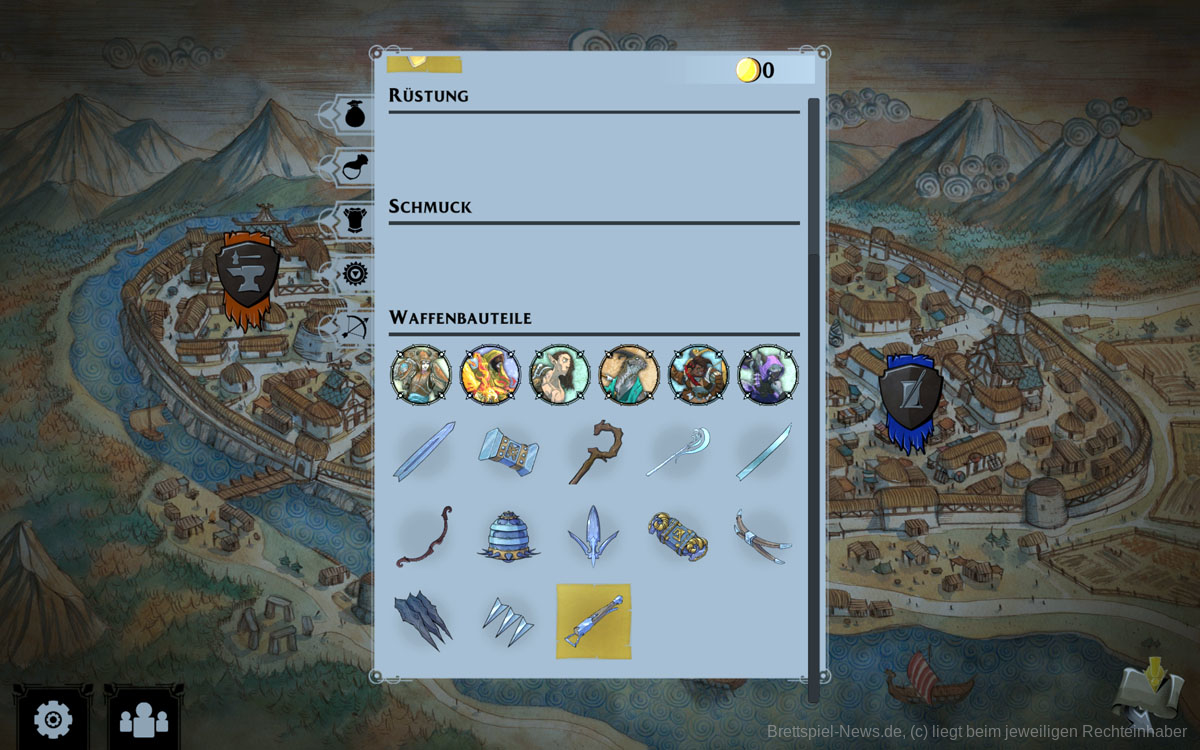Pick the grey-bearded hero with hat portrait
Viewport: 1200px width, 750px height.
[x=629, y=375]
